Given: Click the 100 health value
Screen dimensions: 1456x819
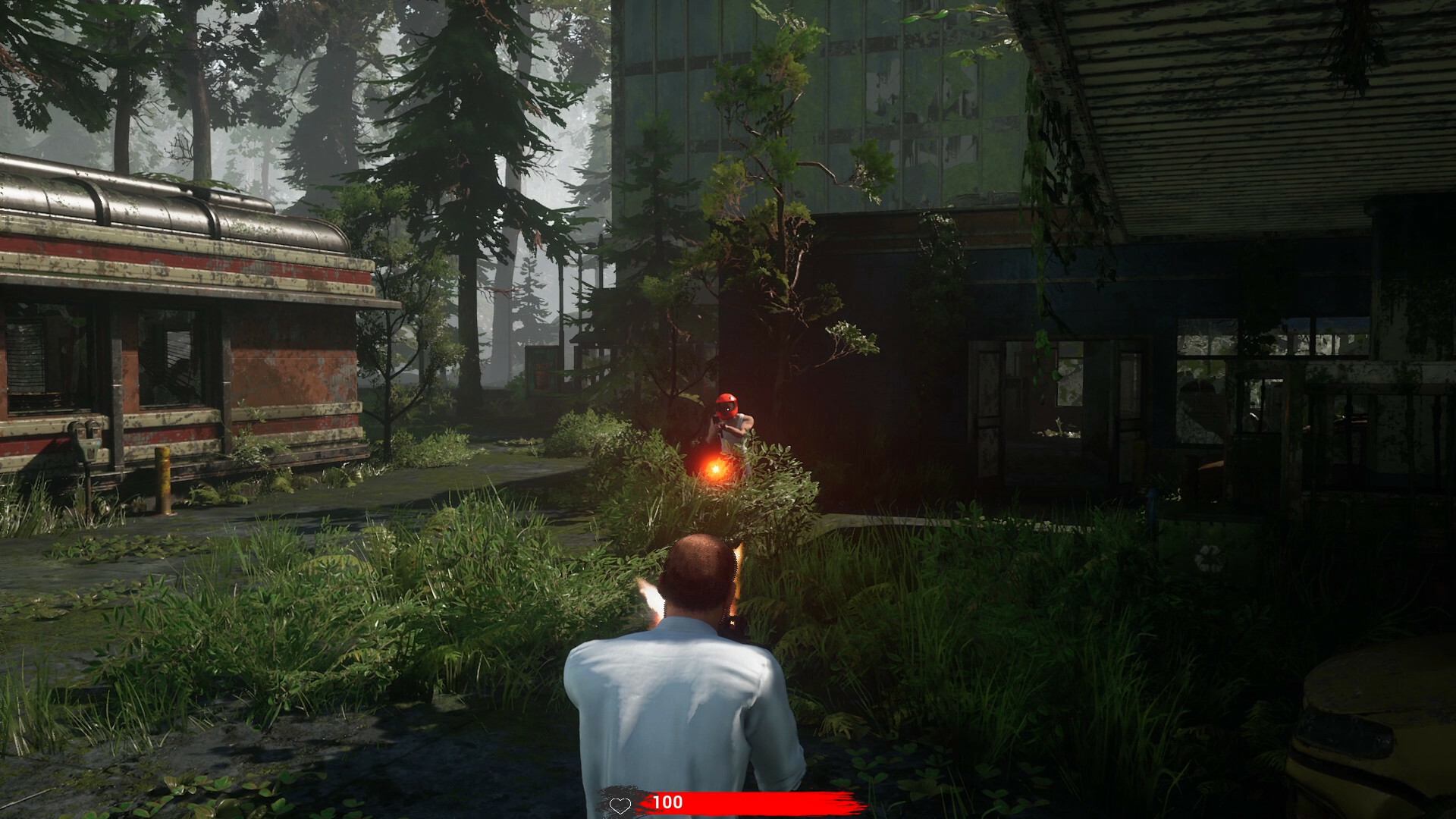Looking at the screenshot, I should (667, 802).
